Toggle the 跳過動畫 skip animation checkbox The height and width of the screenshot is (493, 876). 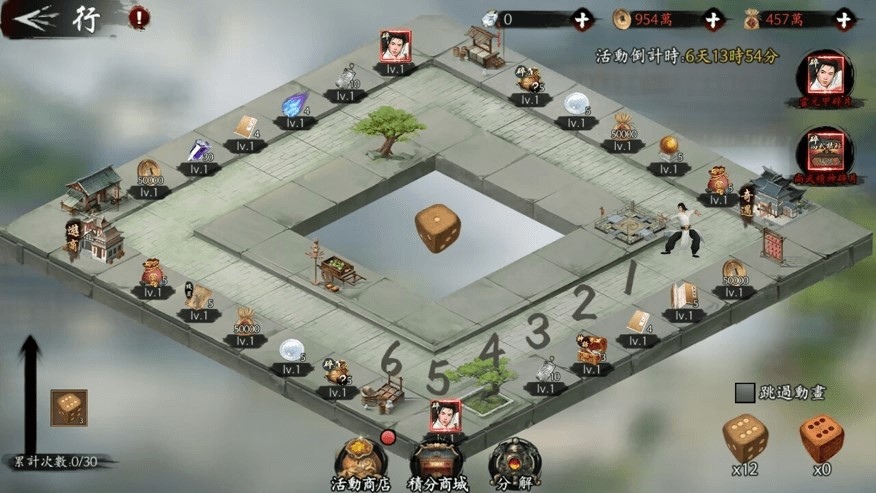[744, 393]
